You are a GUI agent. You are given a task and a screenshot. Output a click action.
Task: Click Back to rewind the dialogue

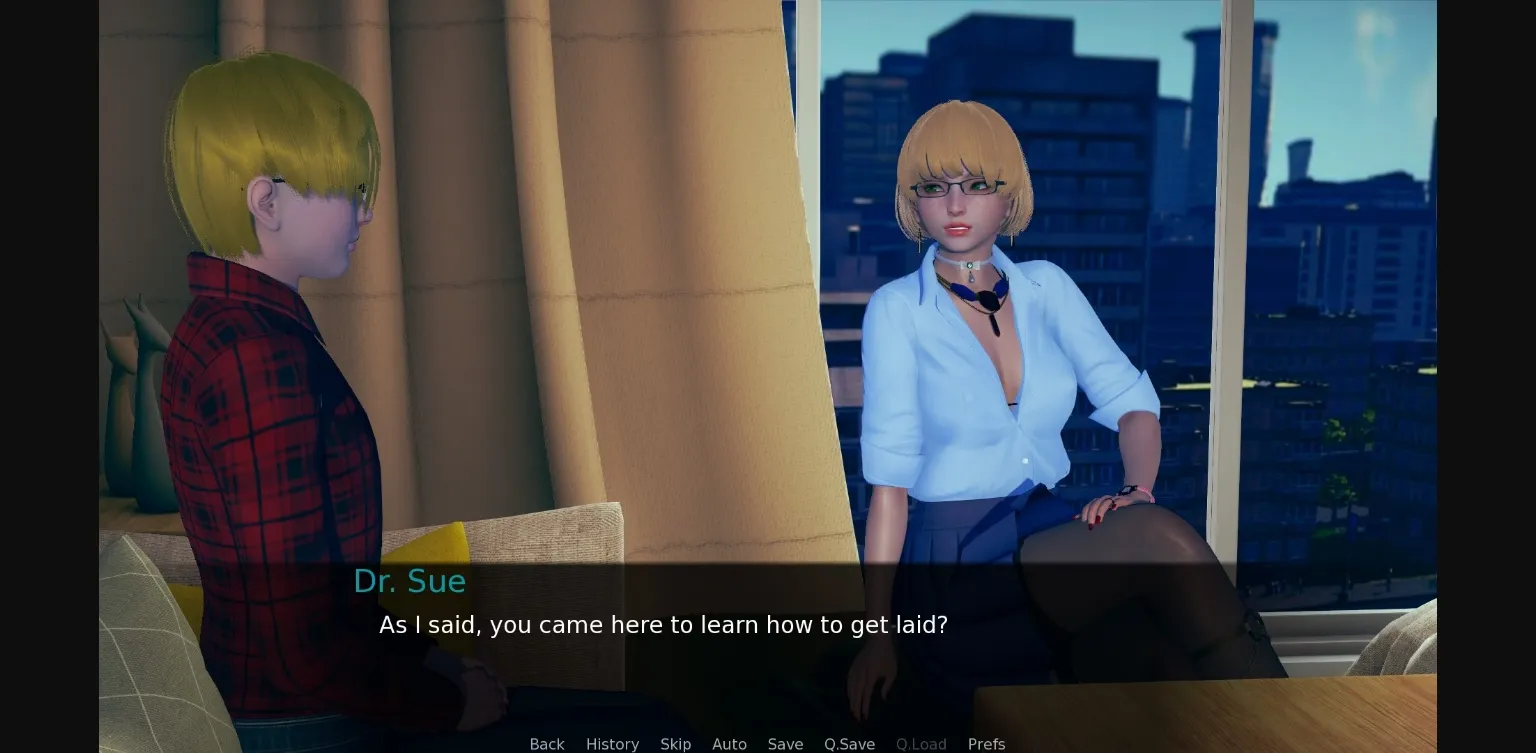[x=546, y=744]
